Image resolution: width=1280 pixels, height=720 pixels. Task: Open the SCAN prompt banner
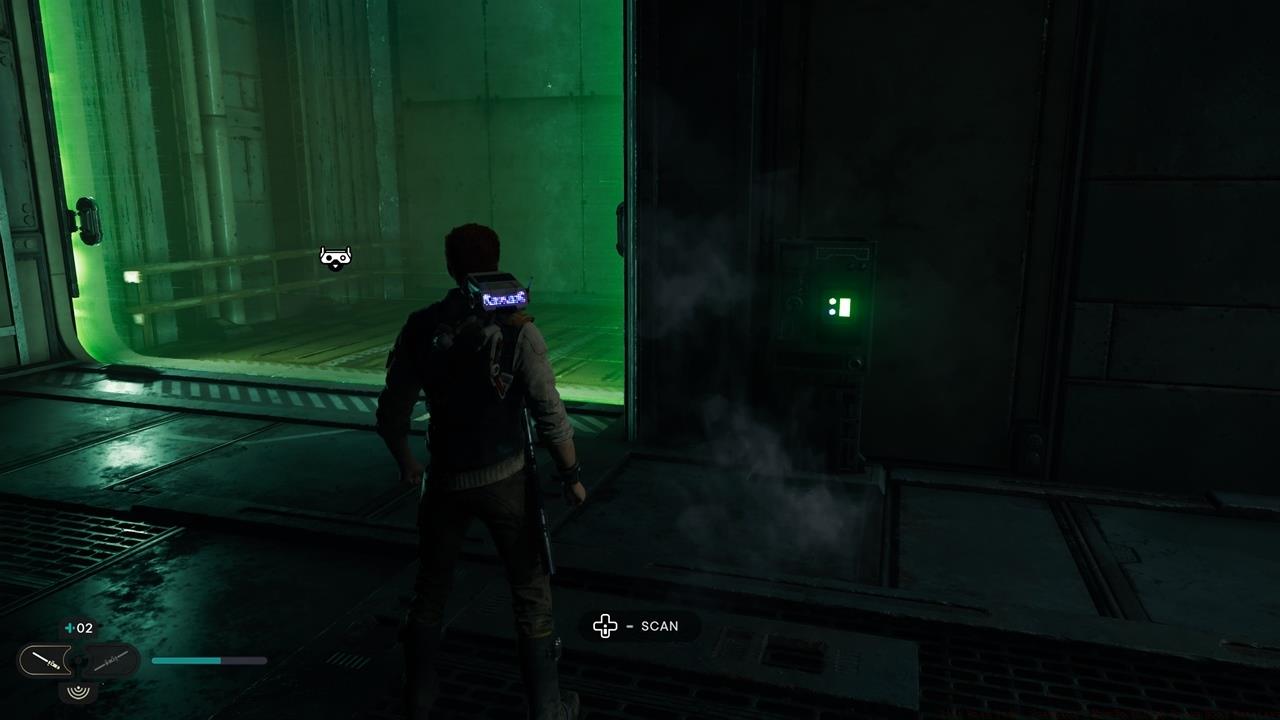pos(640,626)
